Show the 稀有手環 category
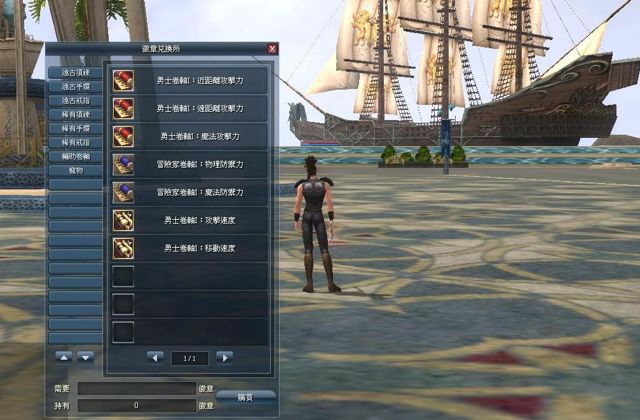 tap(75, 128)
